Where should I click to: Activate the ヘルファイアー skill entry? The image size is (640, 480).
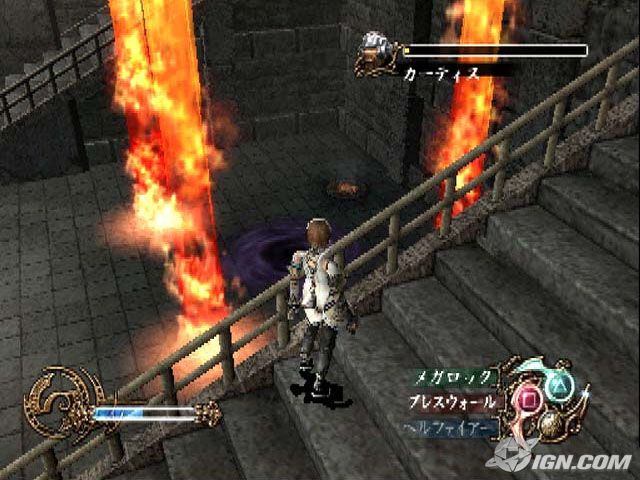point(450,428)
